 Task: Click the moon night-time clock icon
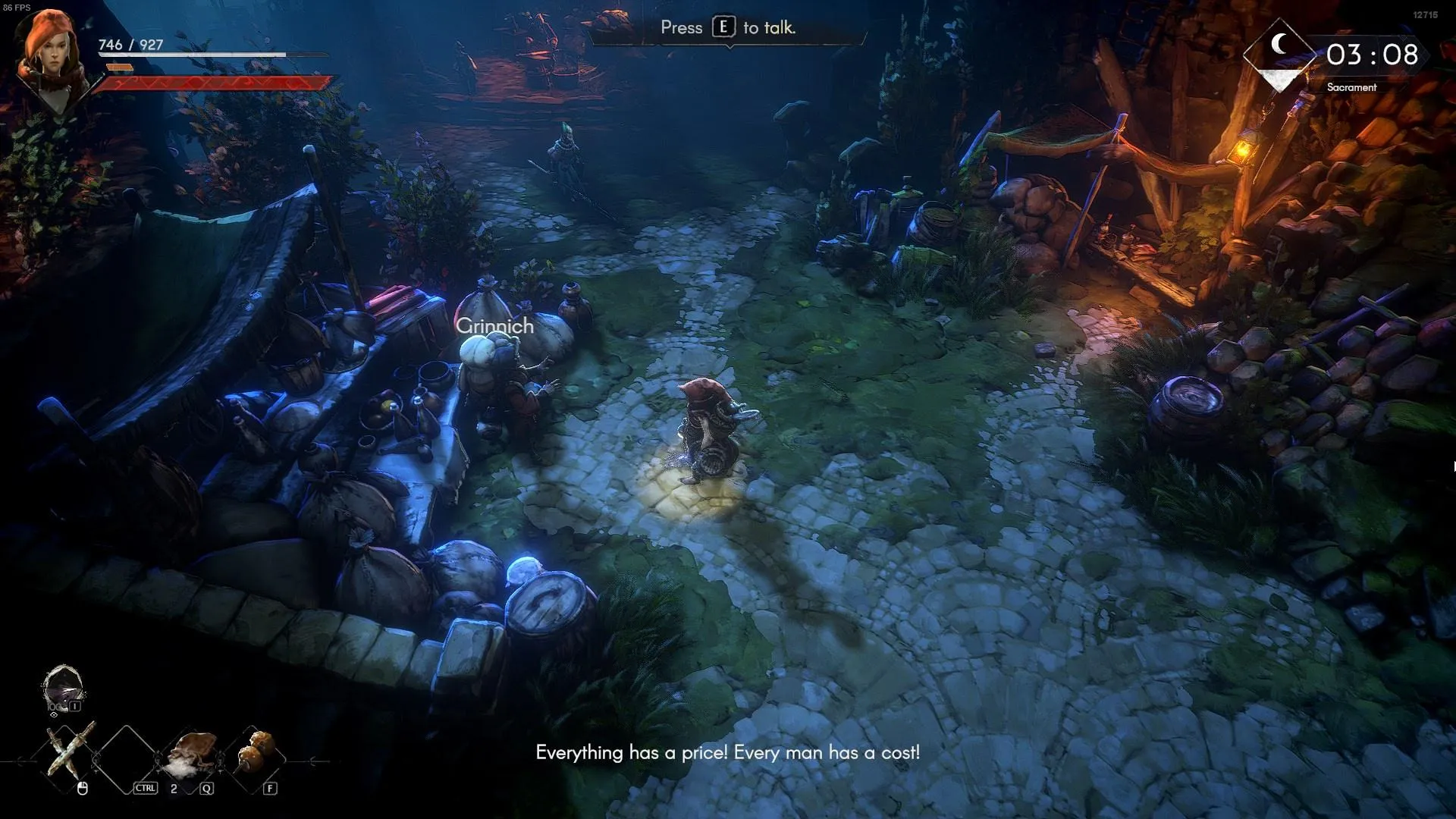tap(1280, 45)
